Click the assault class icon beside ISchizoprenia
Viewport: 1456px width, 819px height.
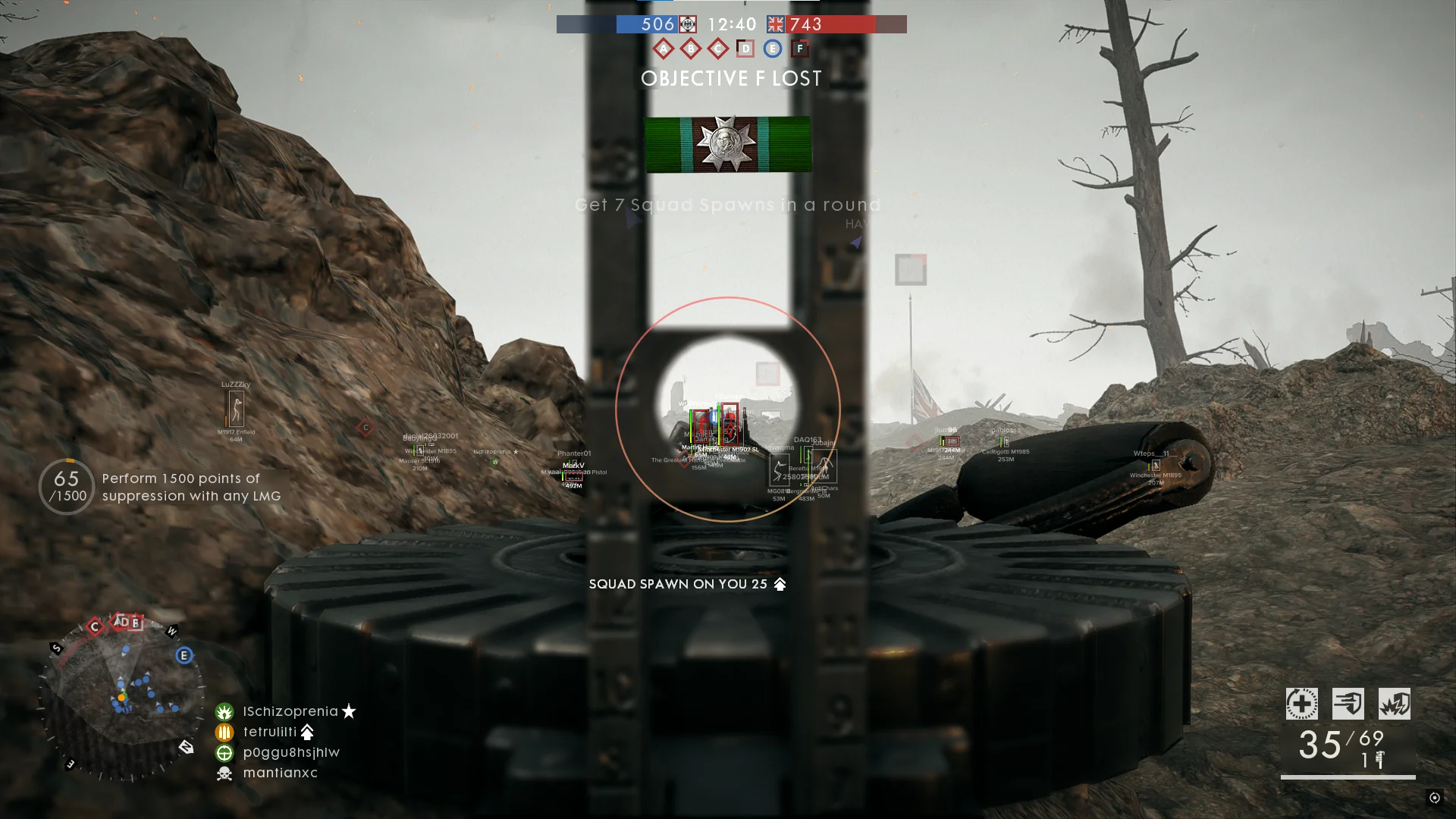225,711
